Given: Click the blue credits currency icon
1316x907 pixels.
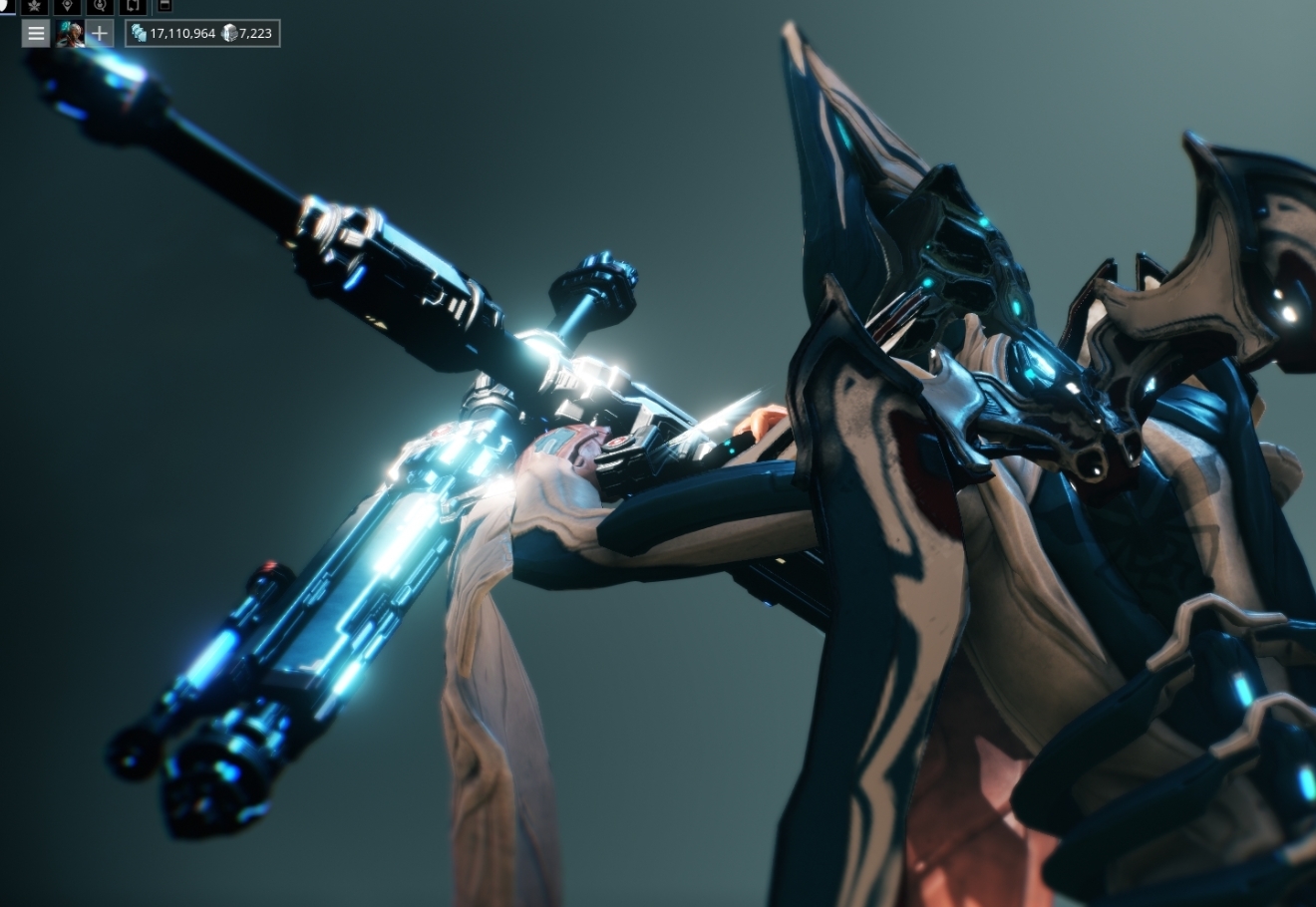Looking at the screenshot, I should pyautogui.click(x=140, y=32).
